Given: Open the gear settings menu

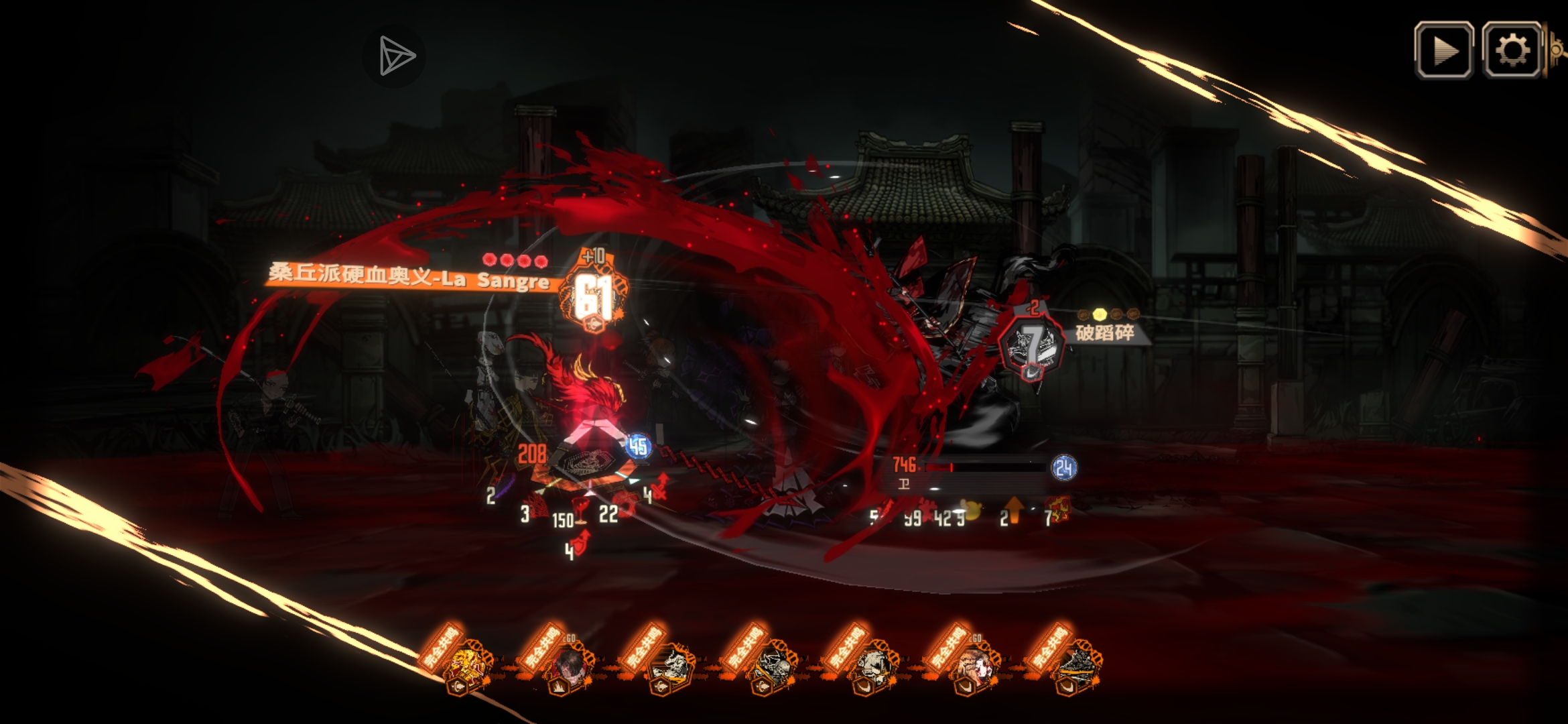Looking at the screenshot, I should click(x=1512, y=50).
